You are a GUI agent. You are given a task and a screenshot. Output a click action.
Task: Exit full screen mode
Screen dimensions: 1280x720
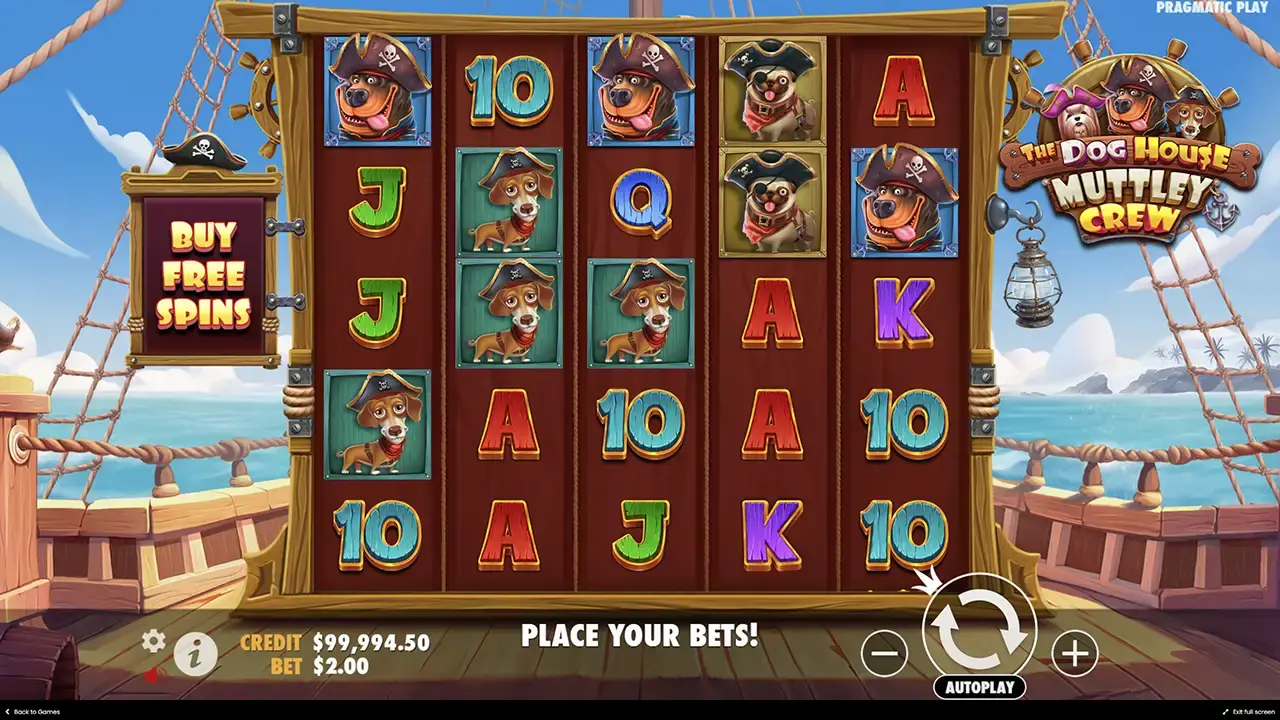[1250, 712]
